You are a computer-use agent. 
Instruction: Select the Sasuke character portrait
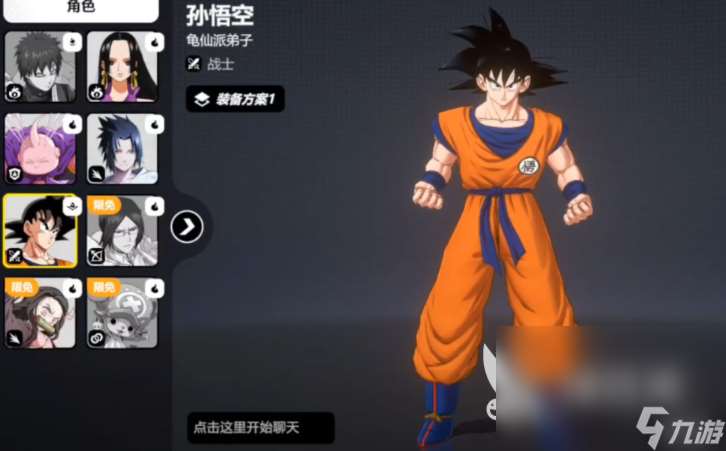pos(123,148)
